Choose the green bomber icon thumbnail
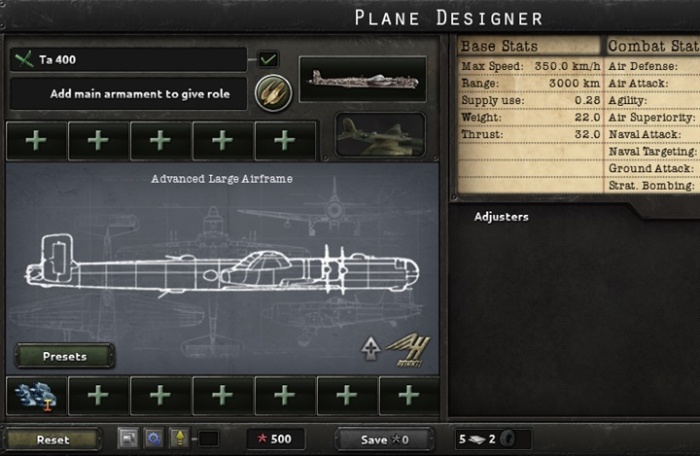 379,134
